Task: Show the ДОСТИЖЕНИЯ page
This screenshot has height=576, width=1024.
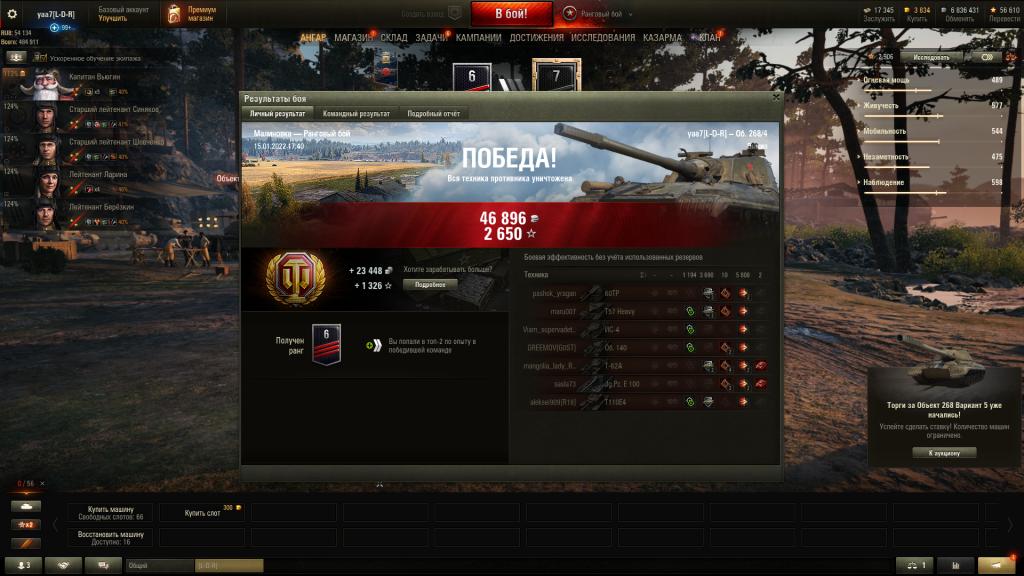Action: coord(536,38)
